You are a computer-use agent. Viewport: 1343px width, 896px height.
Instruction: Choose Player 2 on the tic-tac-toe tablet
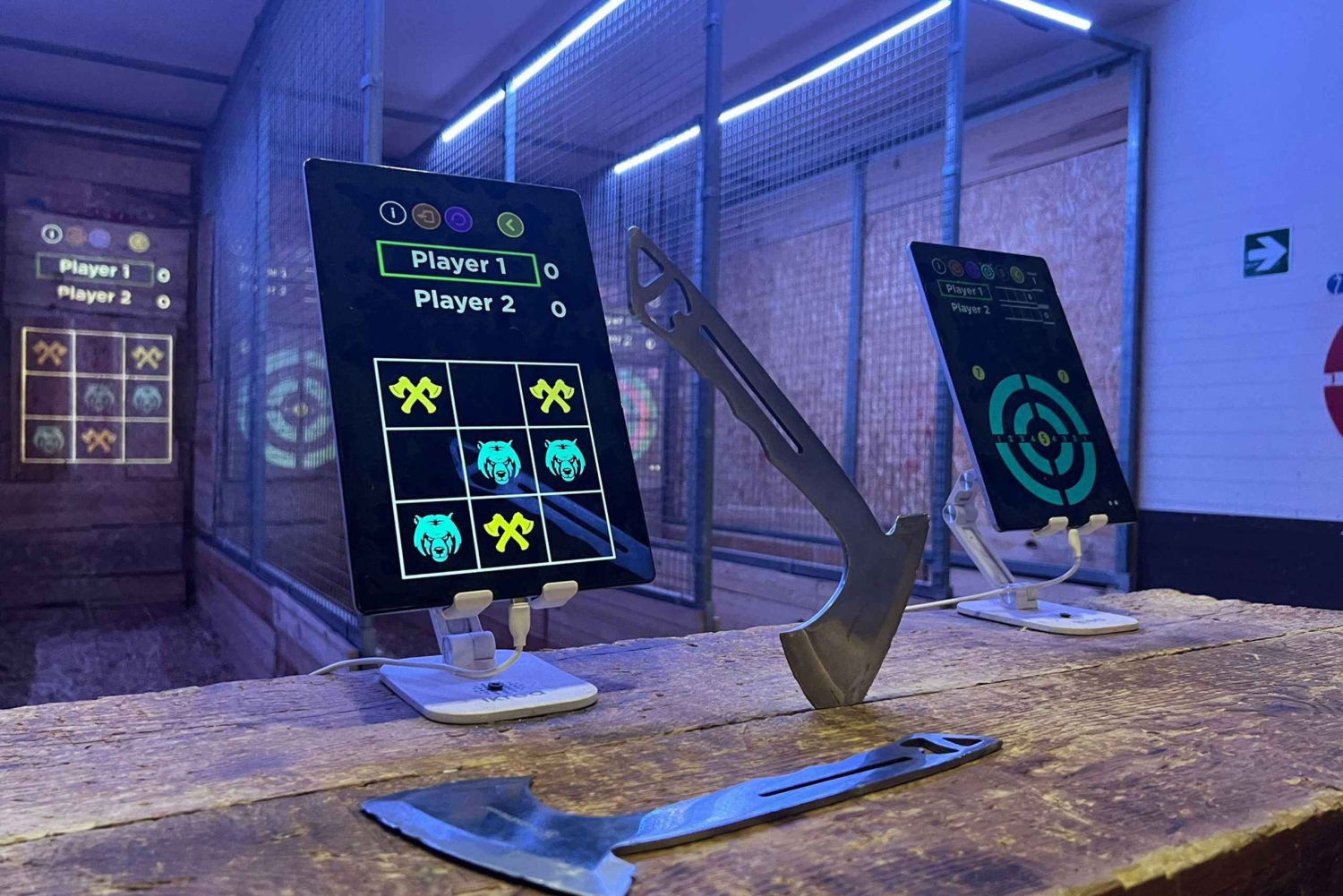(464, 303)
